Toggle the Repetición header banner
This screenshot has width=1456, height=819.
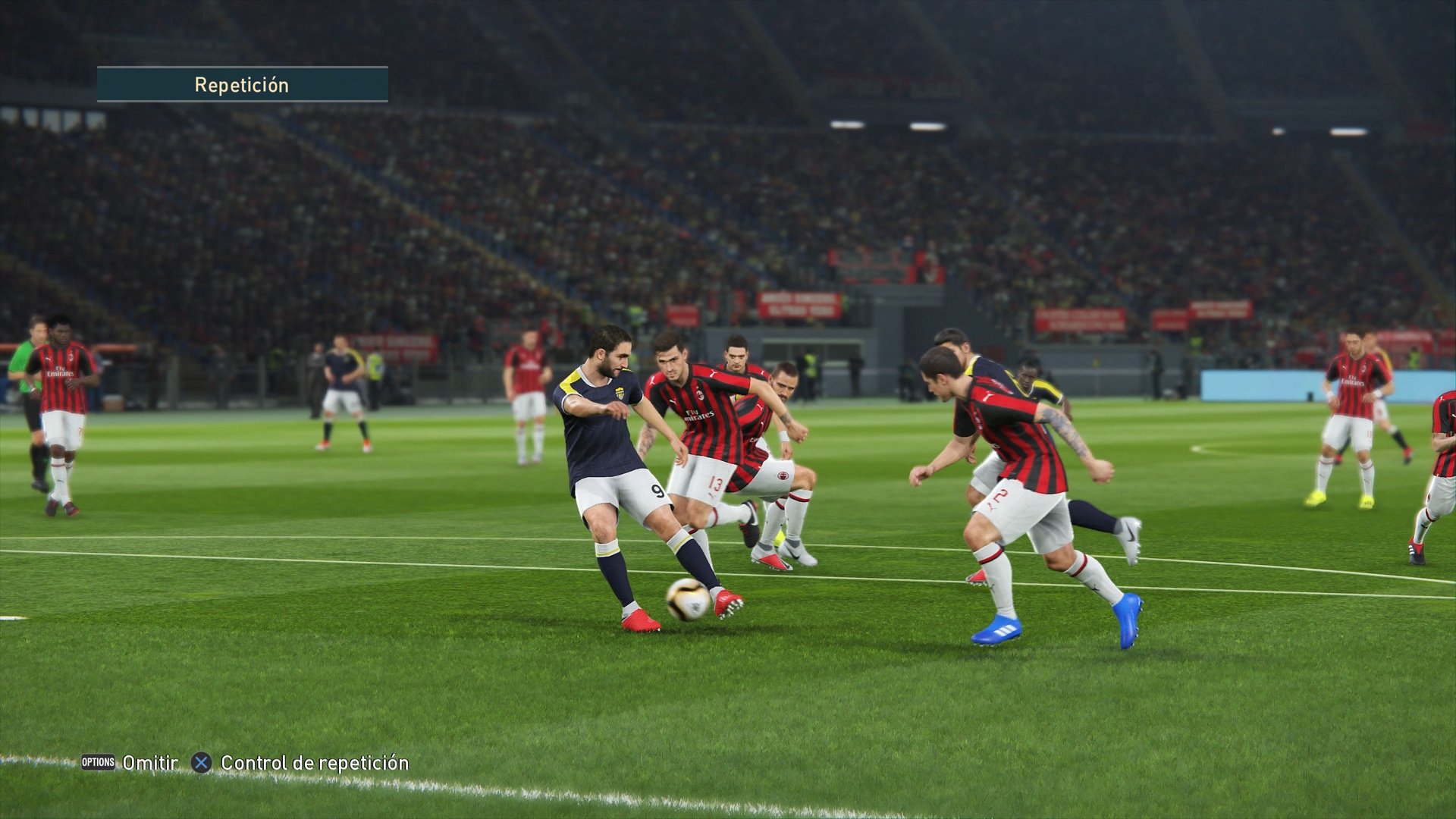(241, 84)
